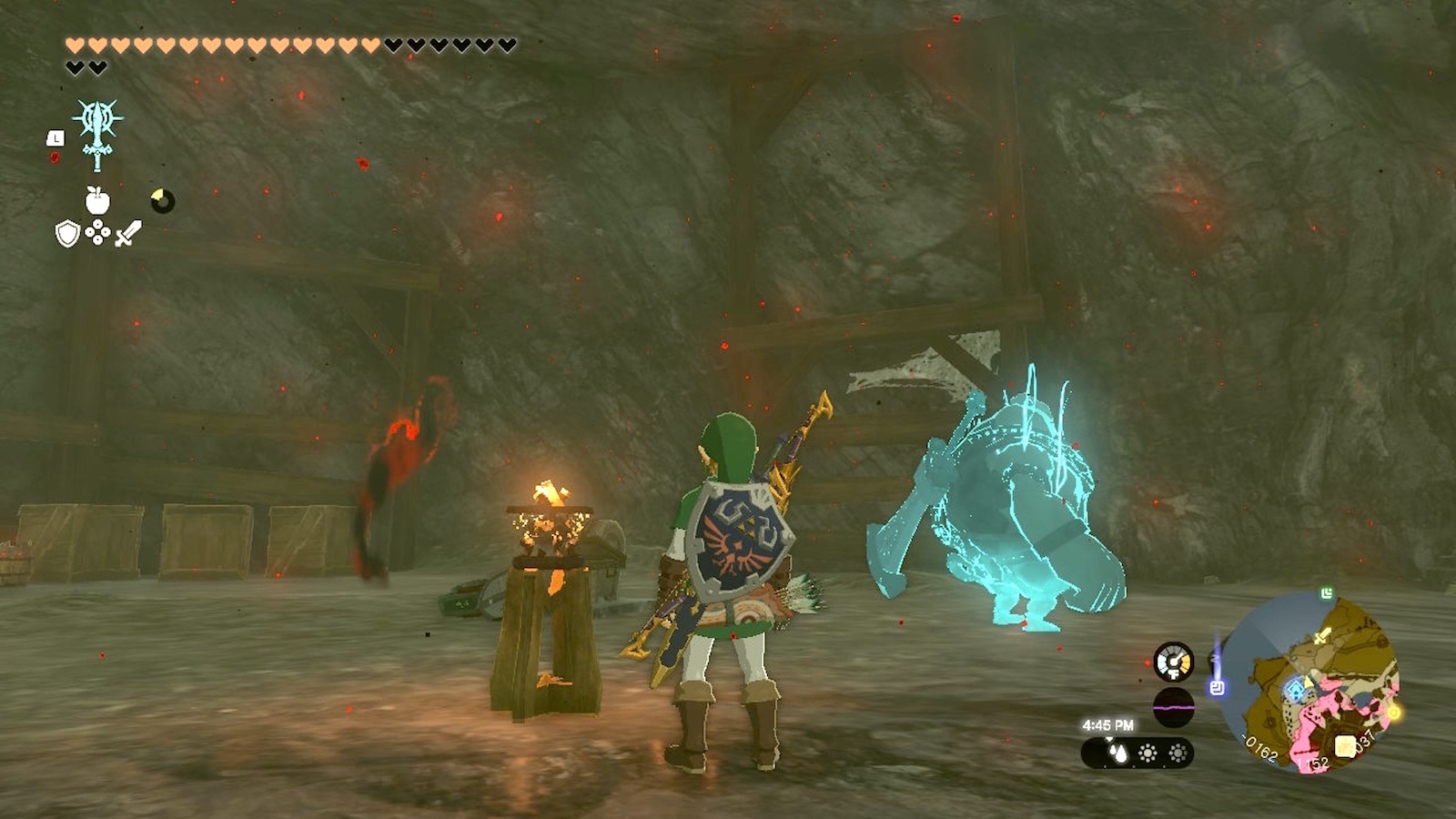Click the temperature gauge icon
The height and width of the screenshot is (819, 1456).
pos(1174,662)
